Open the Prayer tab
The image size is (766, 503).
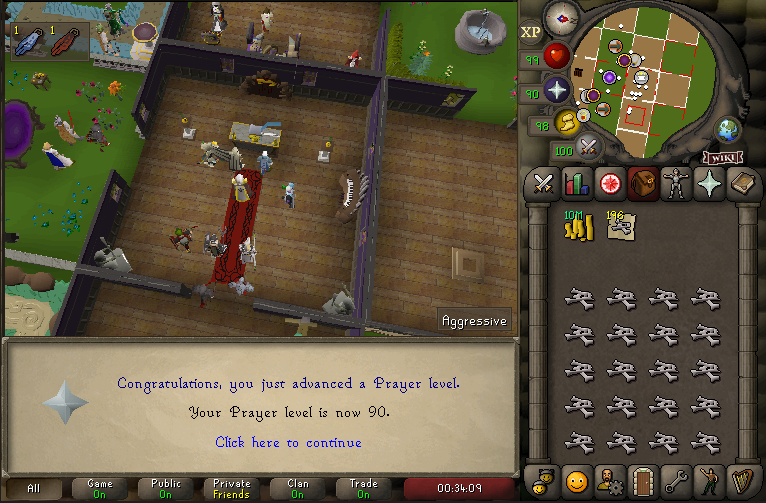coord(710,184)
